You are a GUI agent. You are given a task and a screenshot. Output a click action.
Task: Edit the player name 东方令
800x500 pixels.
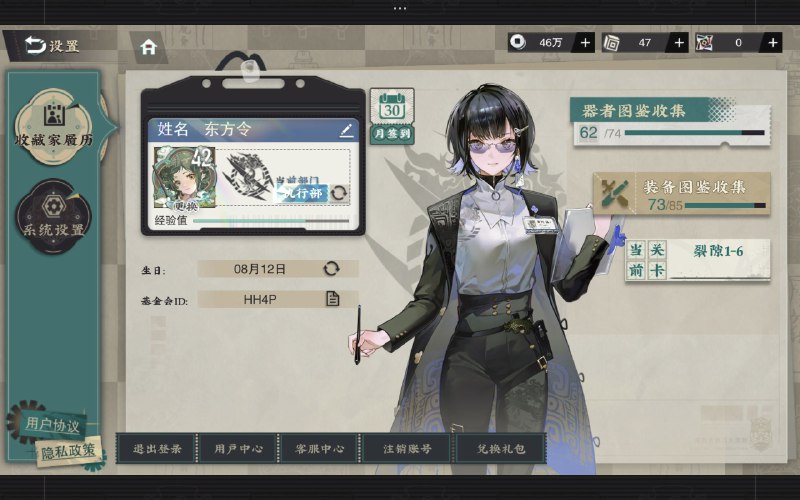pyautogui.click(x=346, y=130)
